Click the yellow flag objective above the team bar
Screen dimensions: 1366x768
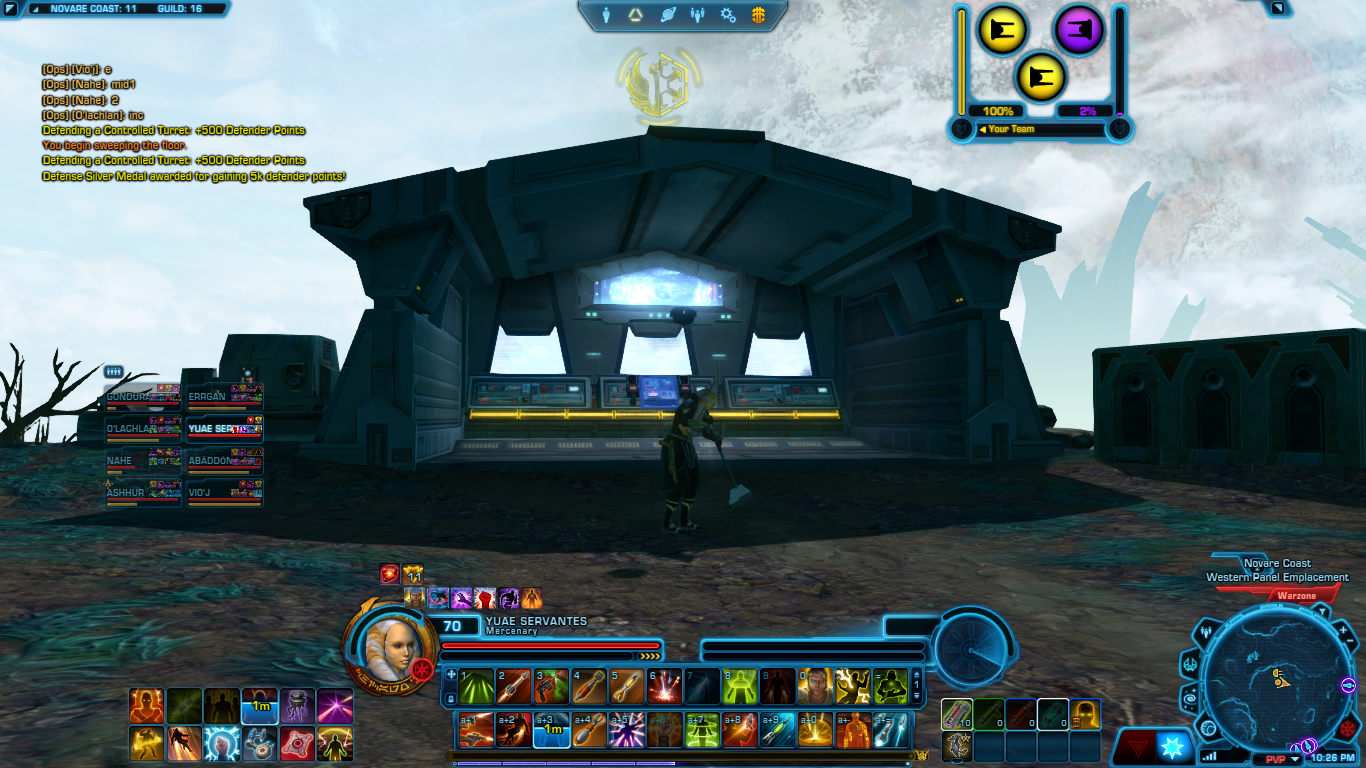pos(1041,77)
